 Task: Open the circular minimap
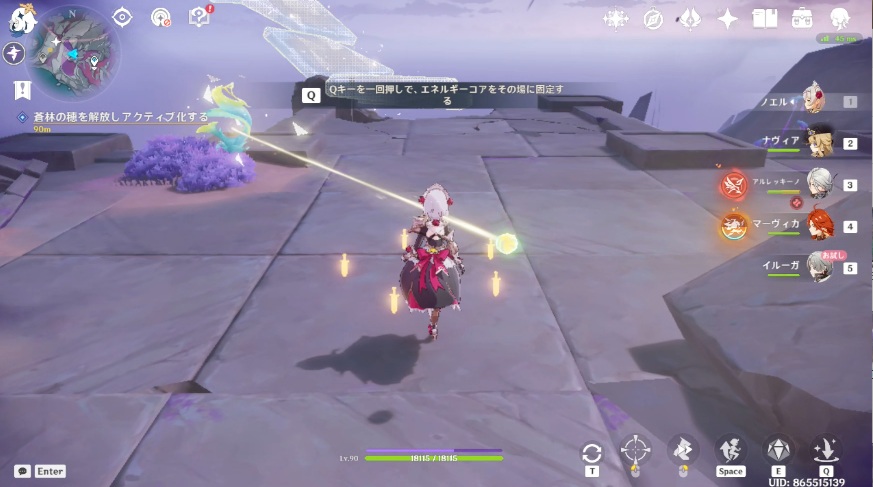(x=75, y=50)
